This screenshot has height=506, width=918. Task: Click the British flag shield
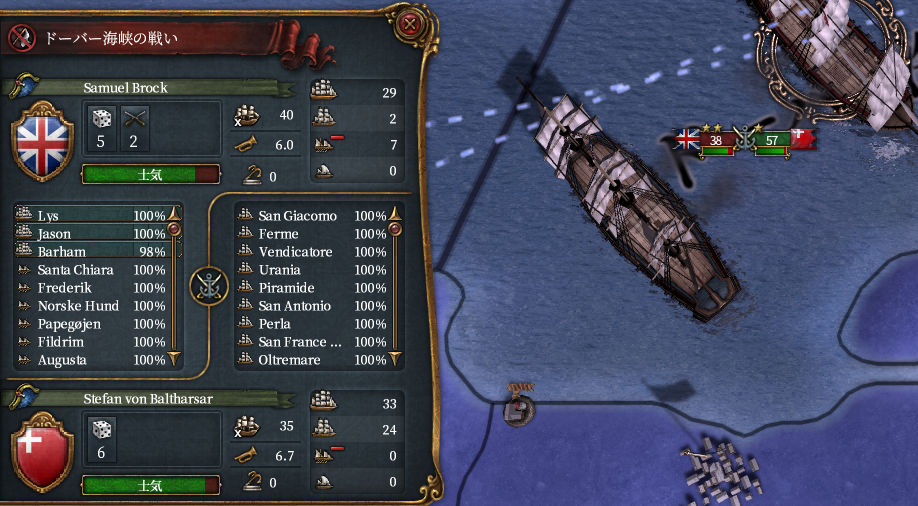point(41,139)
